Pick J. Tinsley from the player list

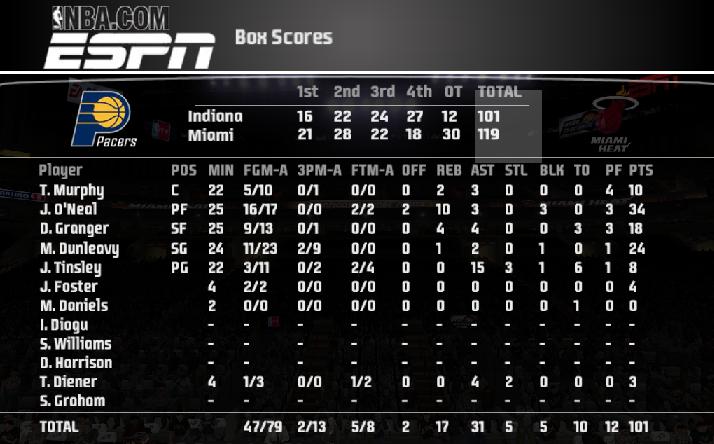pos(71,268)
